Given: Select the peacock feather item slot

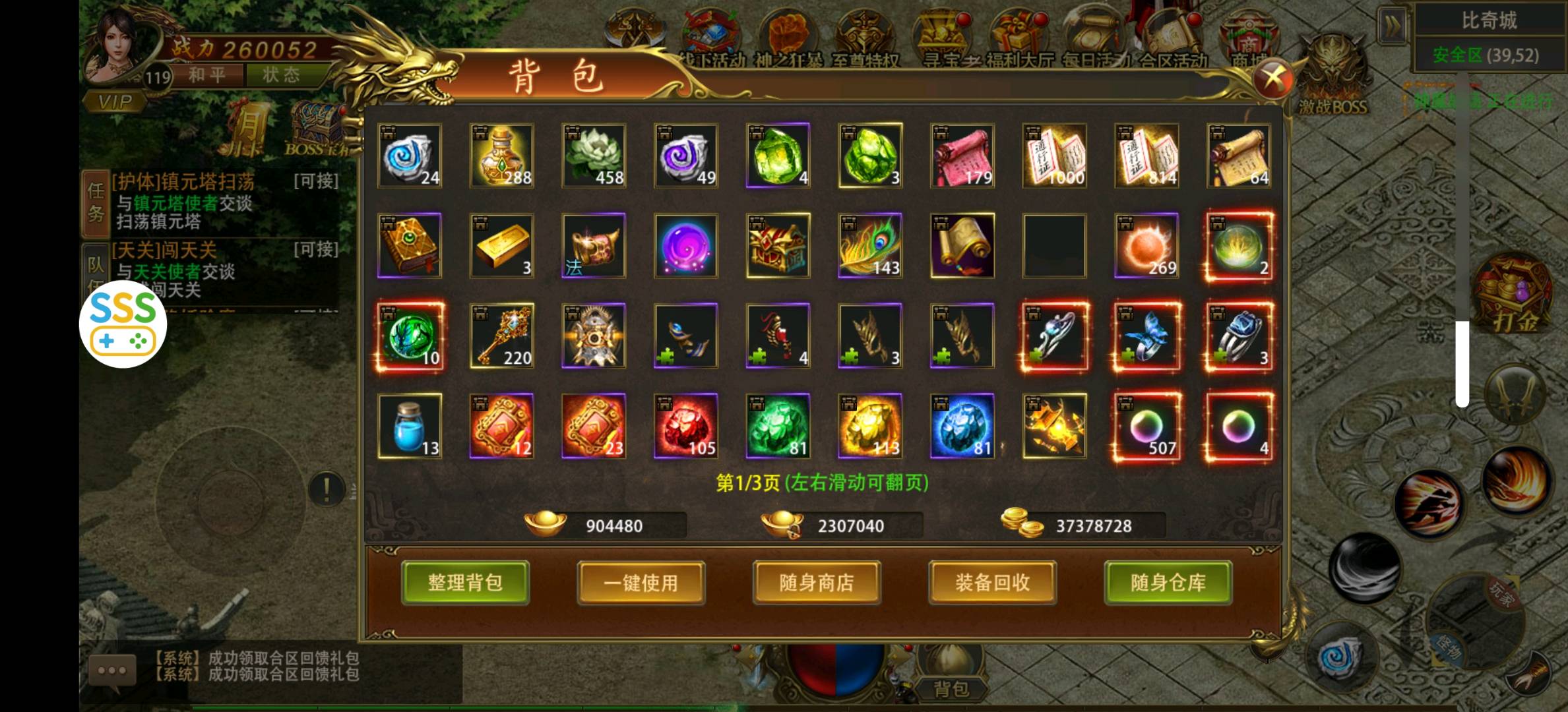Looking at the screenshot, I should [870, 245].
